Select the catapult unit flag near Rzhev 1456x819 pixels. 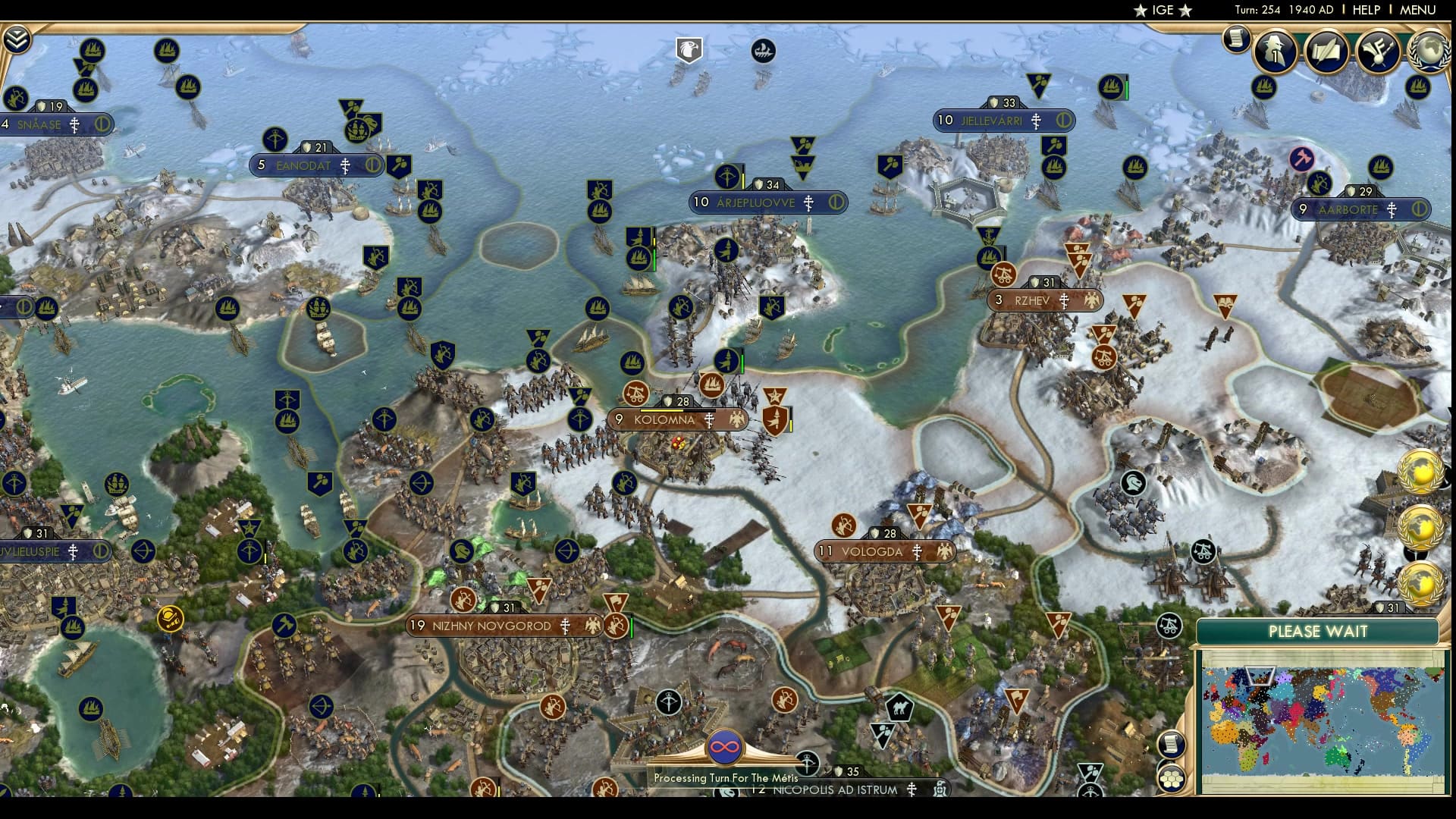coord(1005,276)
